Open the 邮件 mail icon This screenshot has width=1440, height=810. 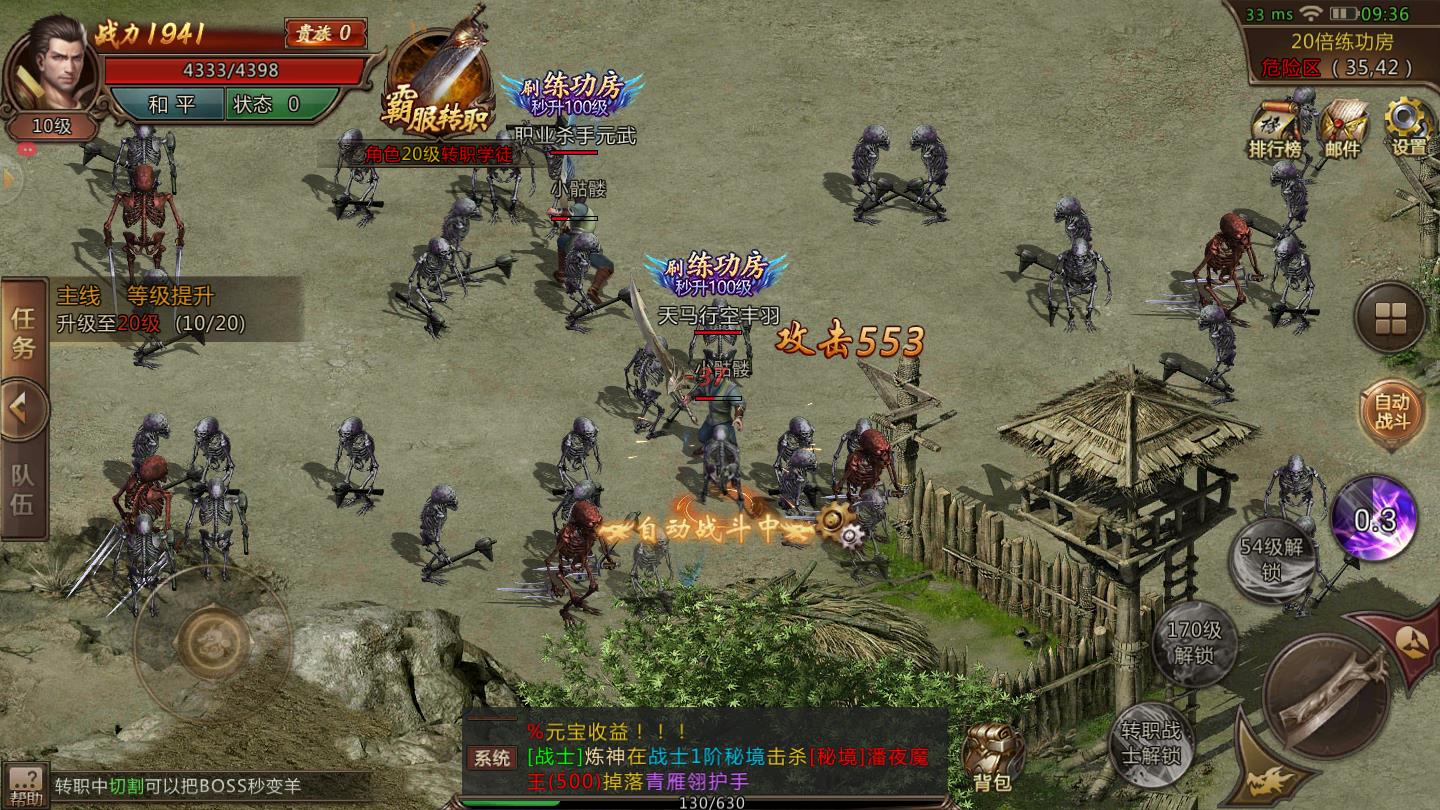1343,127
